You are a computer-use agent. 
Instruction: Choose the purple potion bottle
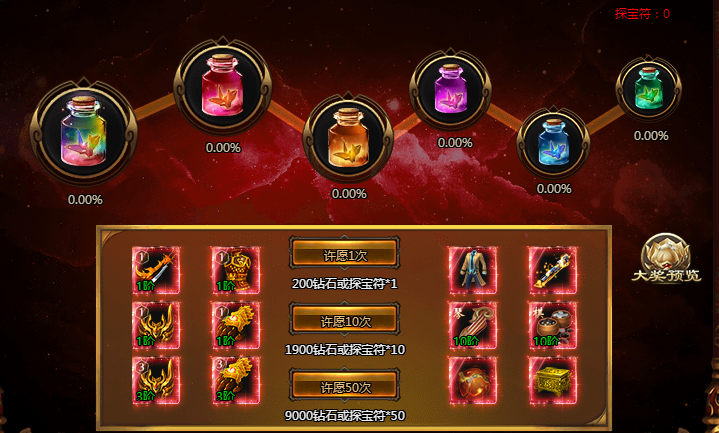(x=454, y=87)
